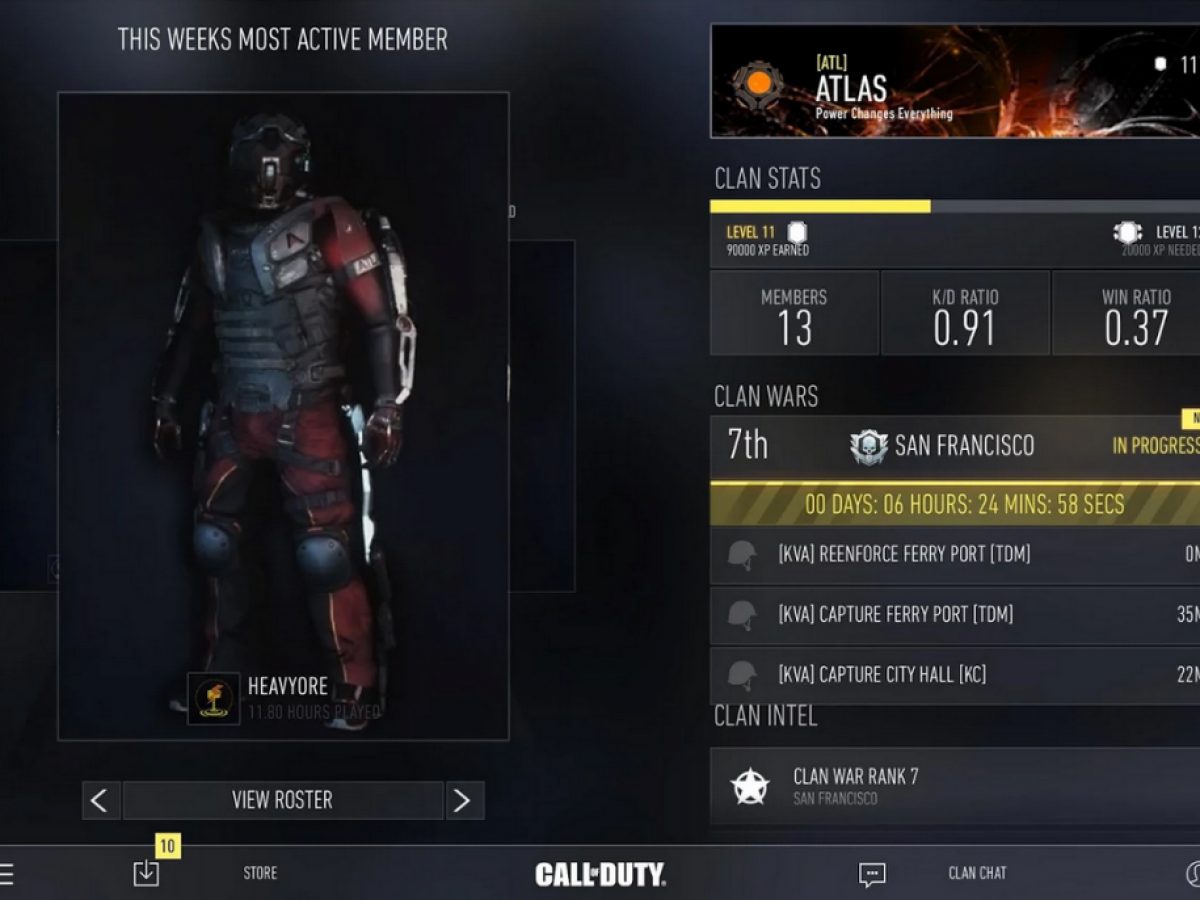Select Capture Ferry Port TDM objective

[955, 615]
